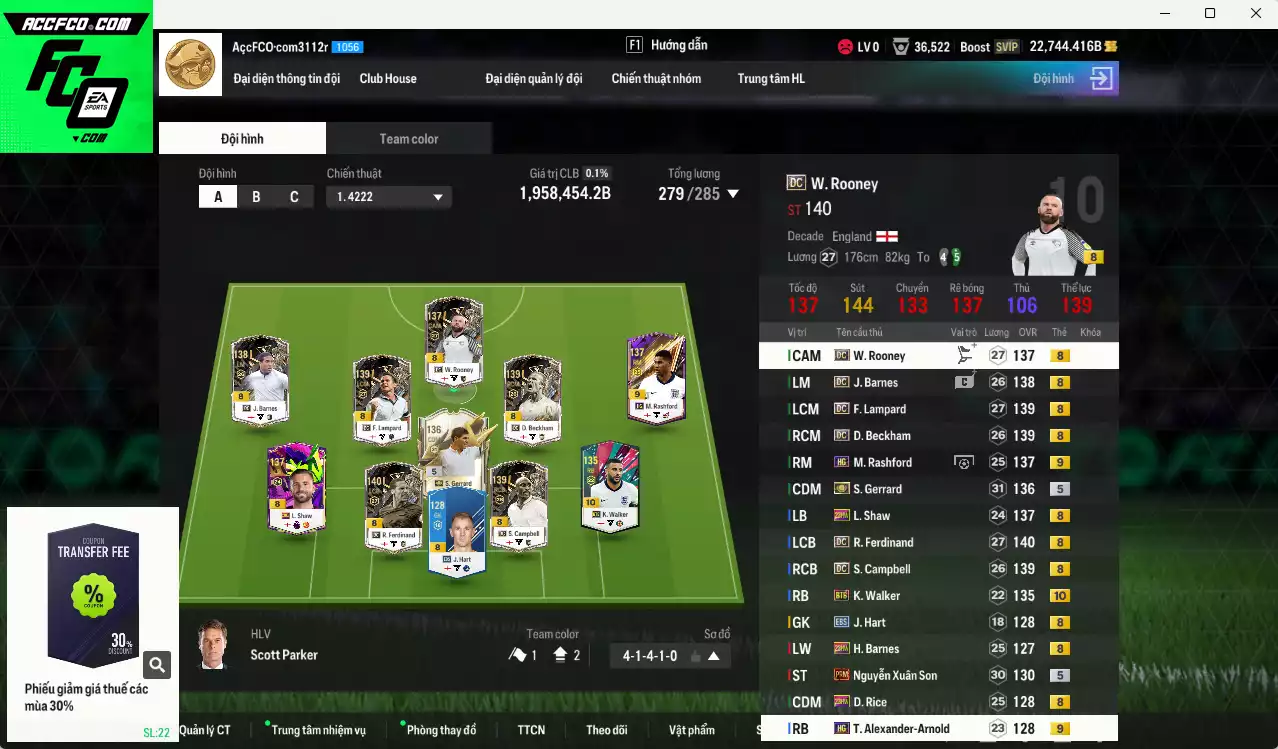Go to Chiến thuật nhóm menu
Viewport: 1278px width, 749px height.
click(656, 78)
